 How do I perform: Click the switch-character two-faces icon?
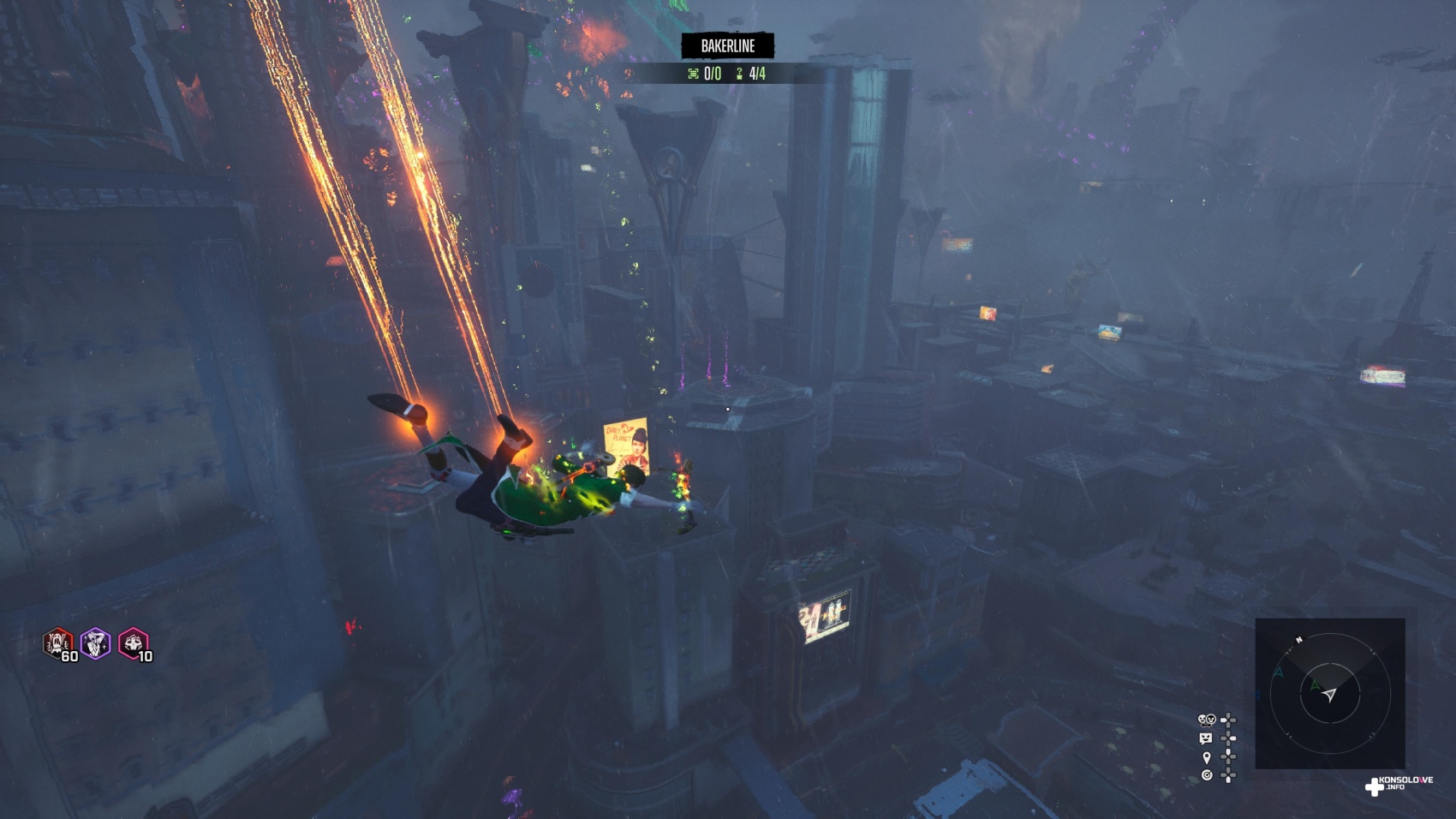tap(1207, 720)
